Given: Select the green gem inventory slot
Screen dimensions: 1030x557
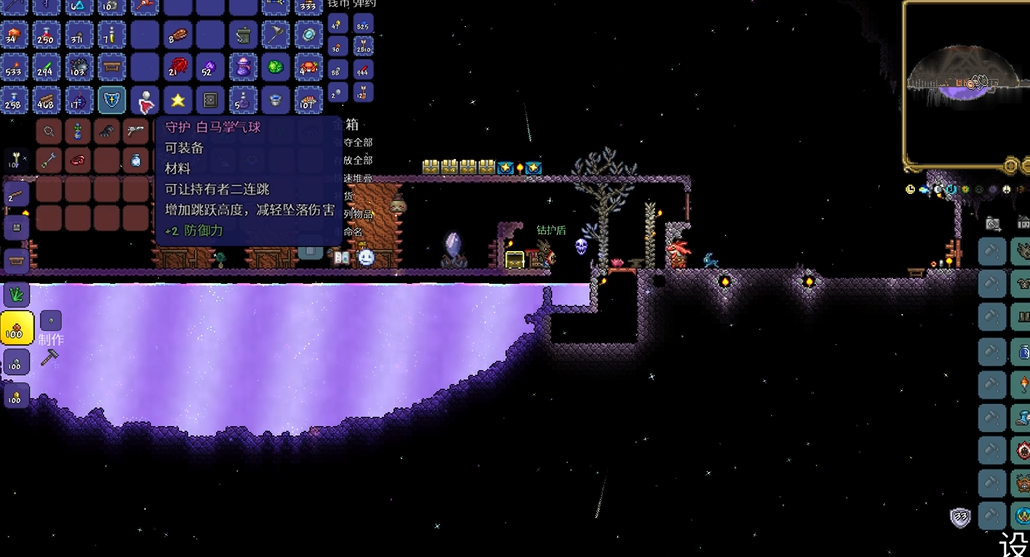Looking at the screenshot, I should click(x=276, y=68).
